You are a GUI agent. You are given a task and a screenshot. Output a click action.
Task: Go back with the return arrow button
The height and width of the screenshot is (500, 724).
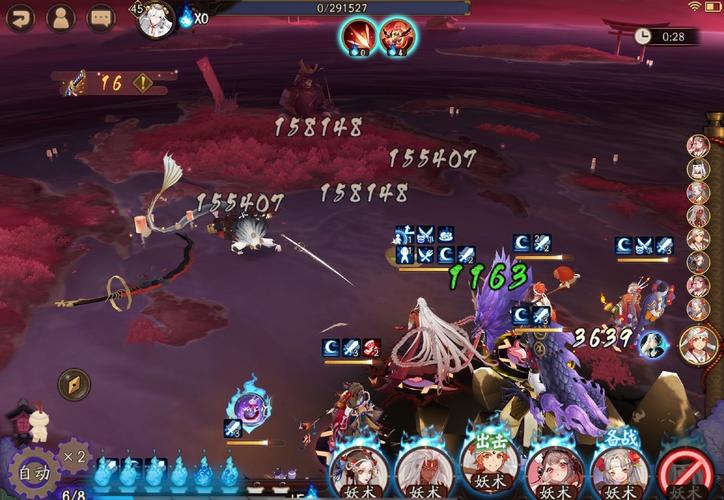(x=20, y=17)
